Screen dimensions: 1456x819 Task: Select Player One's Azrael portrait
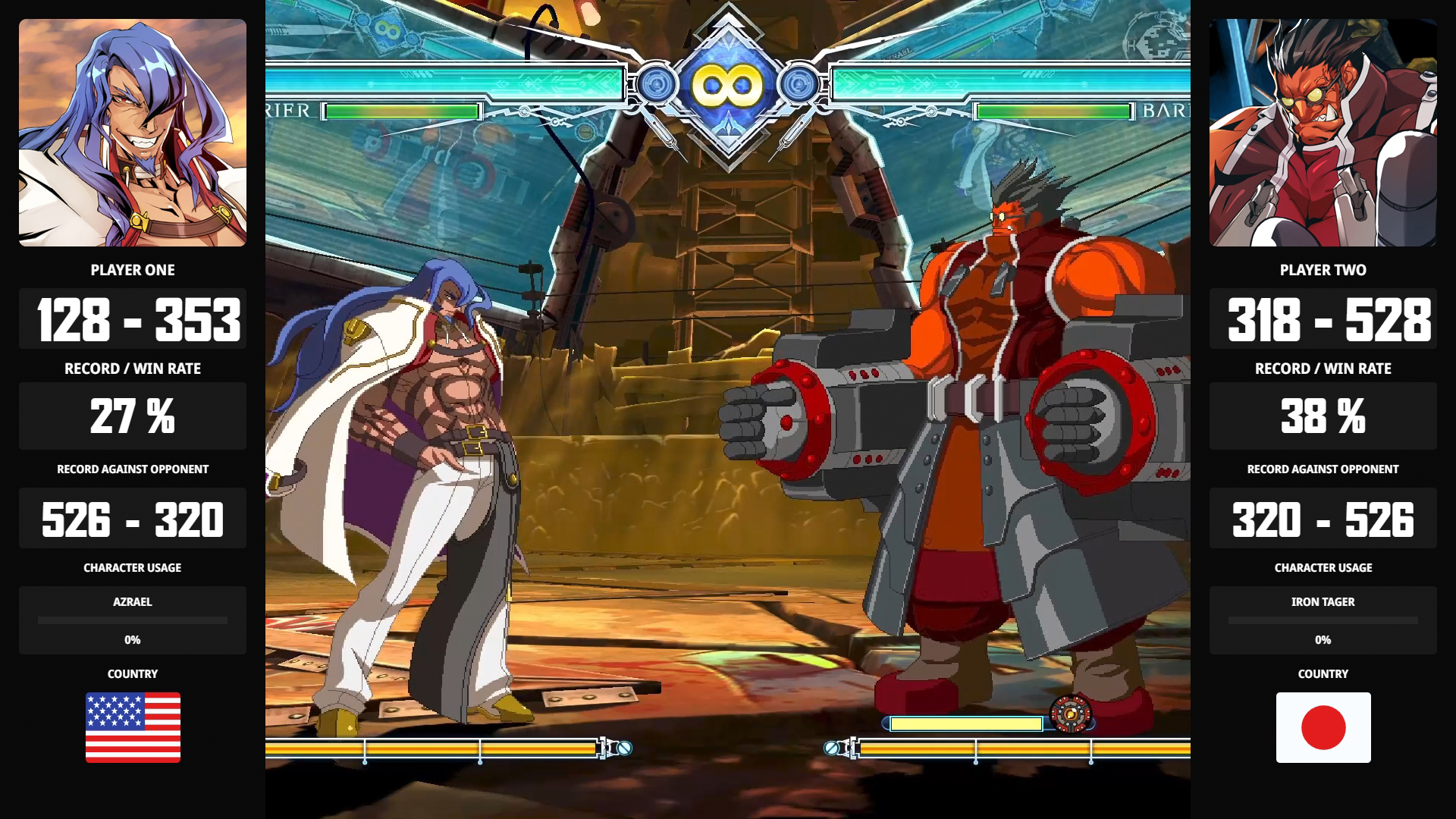coord(133,133)
